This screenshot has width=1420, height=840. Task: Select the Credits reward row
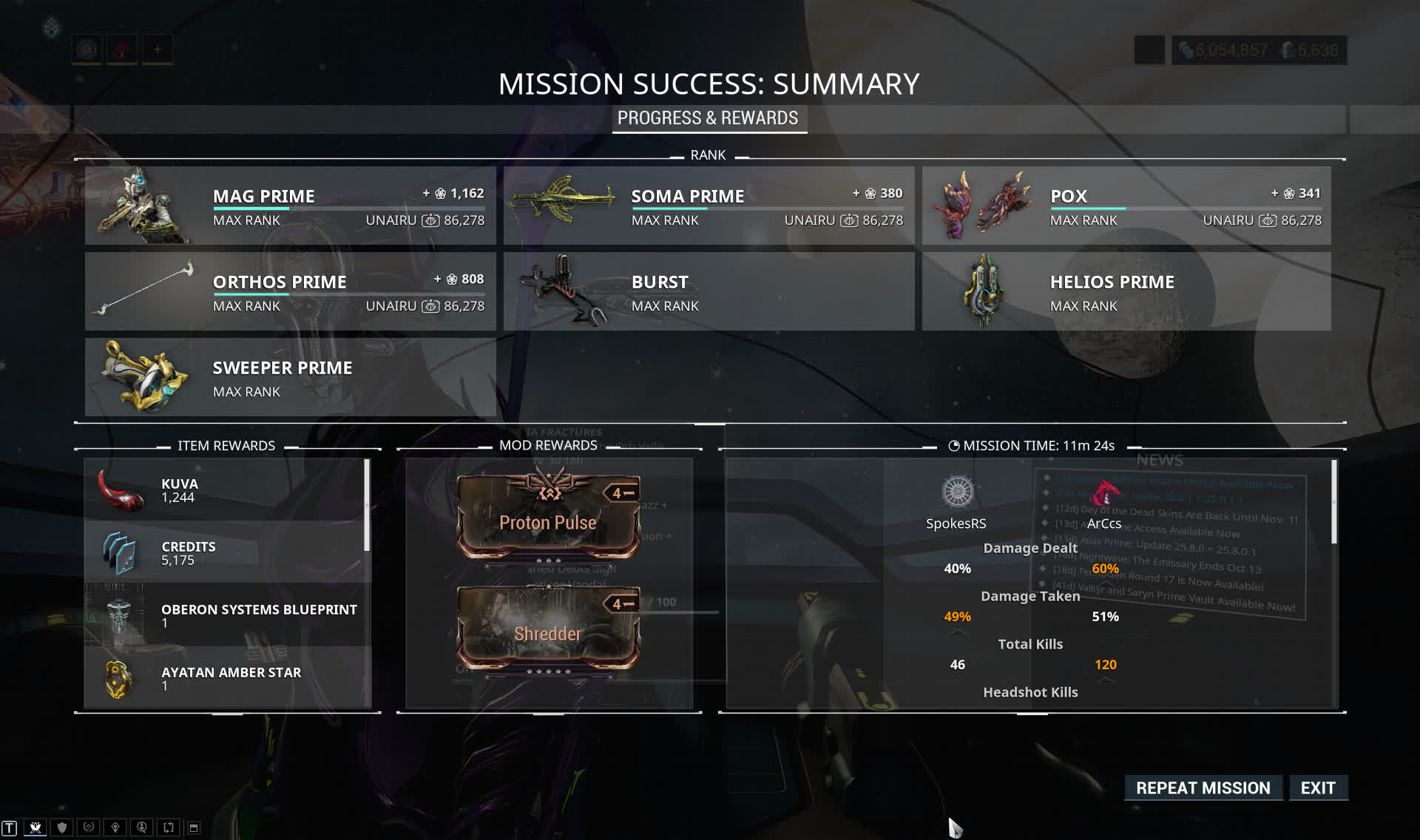[x=226, y=552]
